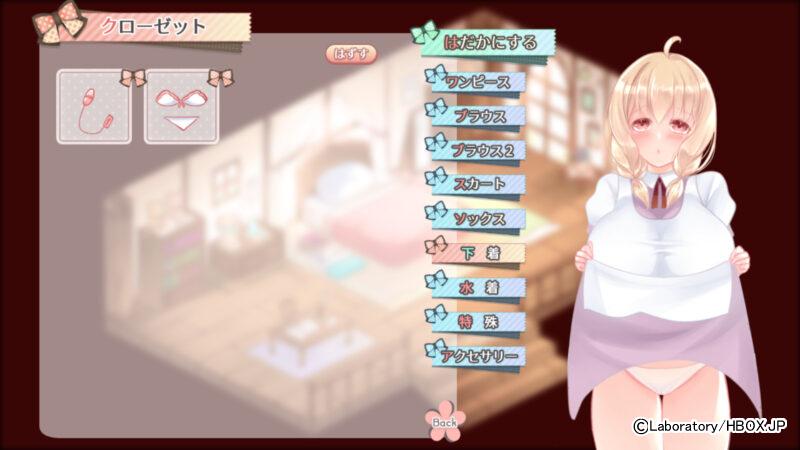Select the ワンピース category
The image size is (800, 450).
tap(477, 81)
